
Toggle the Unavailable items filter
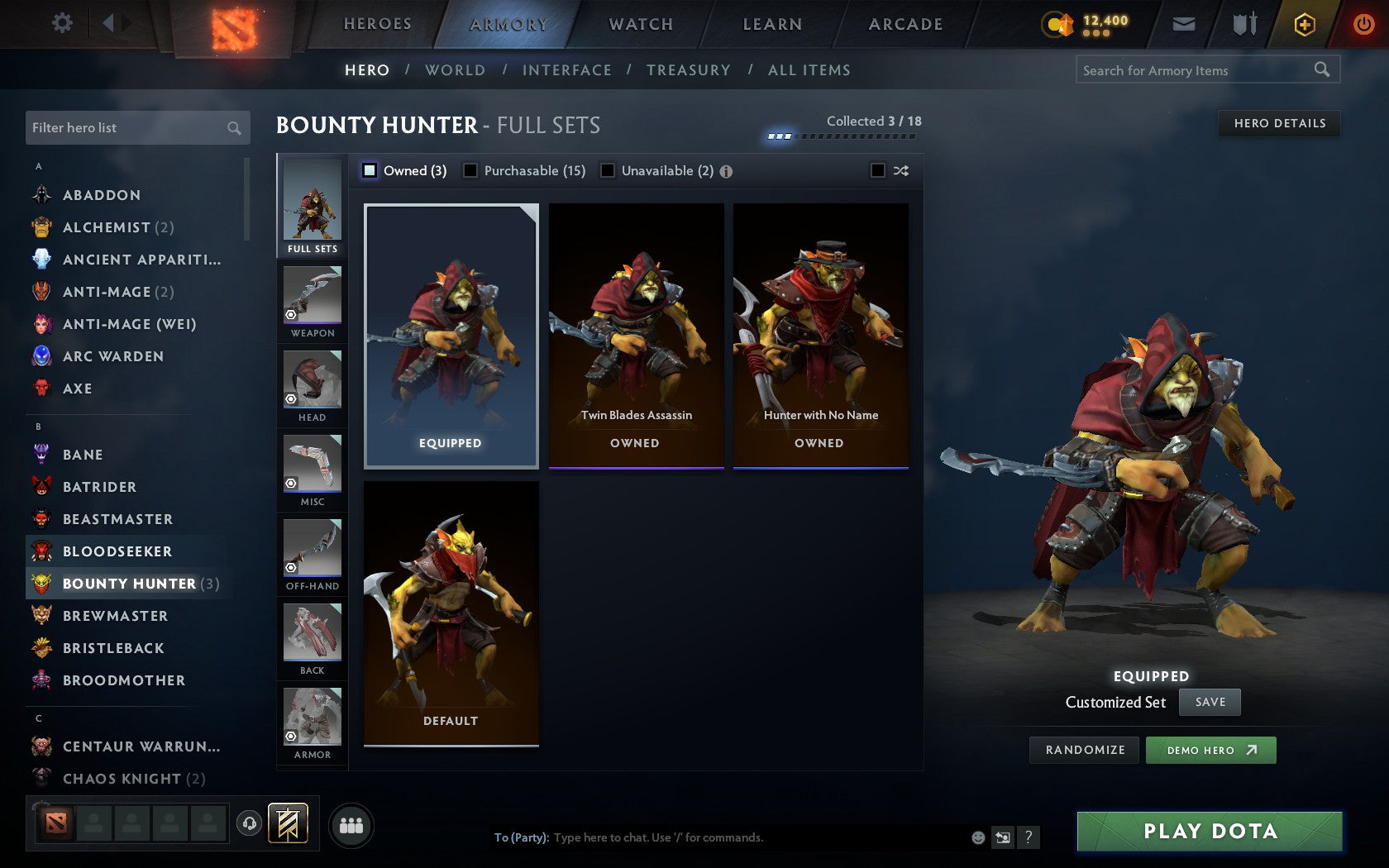(x=608, y=171)
